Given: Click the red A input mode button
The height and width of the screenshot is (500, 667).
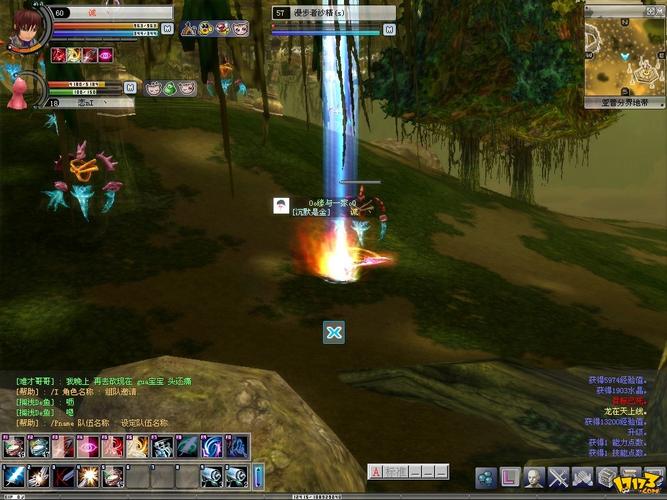Looking at the screenshot, I should 375,471.
